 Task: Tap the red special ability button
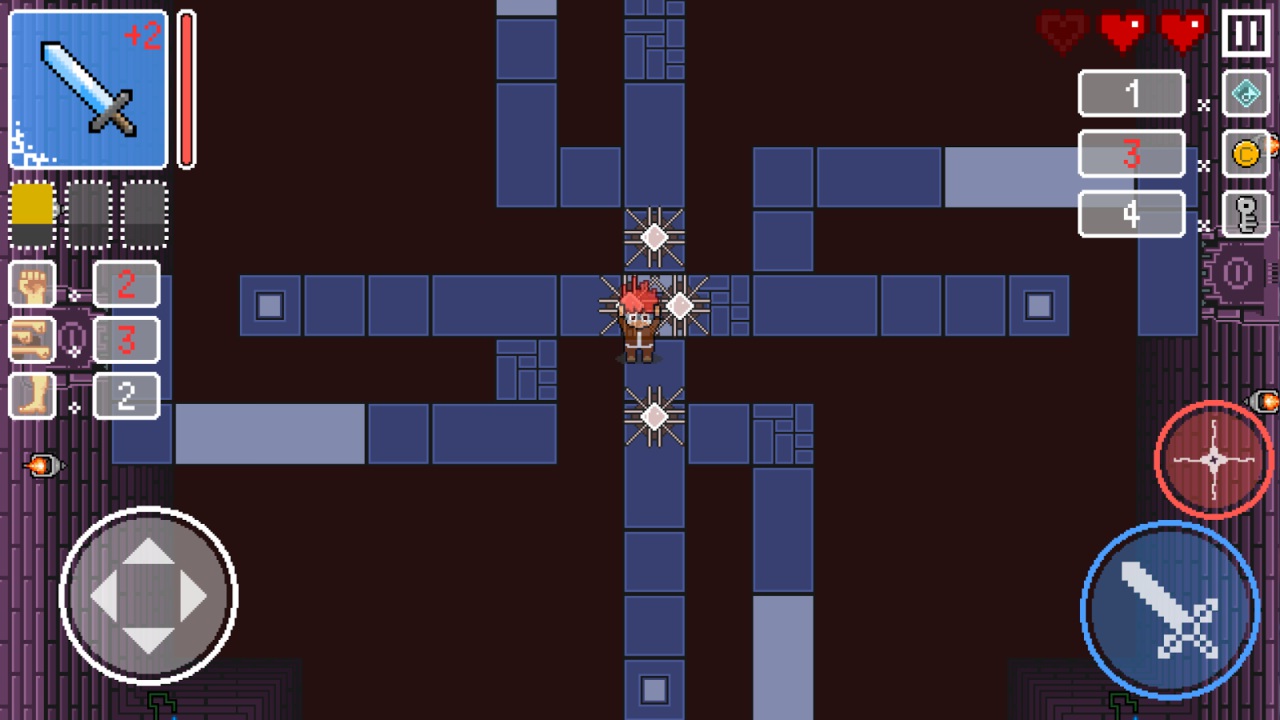coord(1213,461)
